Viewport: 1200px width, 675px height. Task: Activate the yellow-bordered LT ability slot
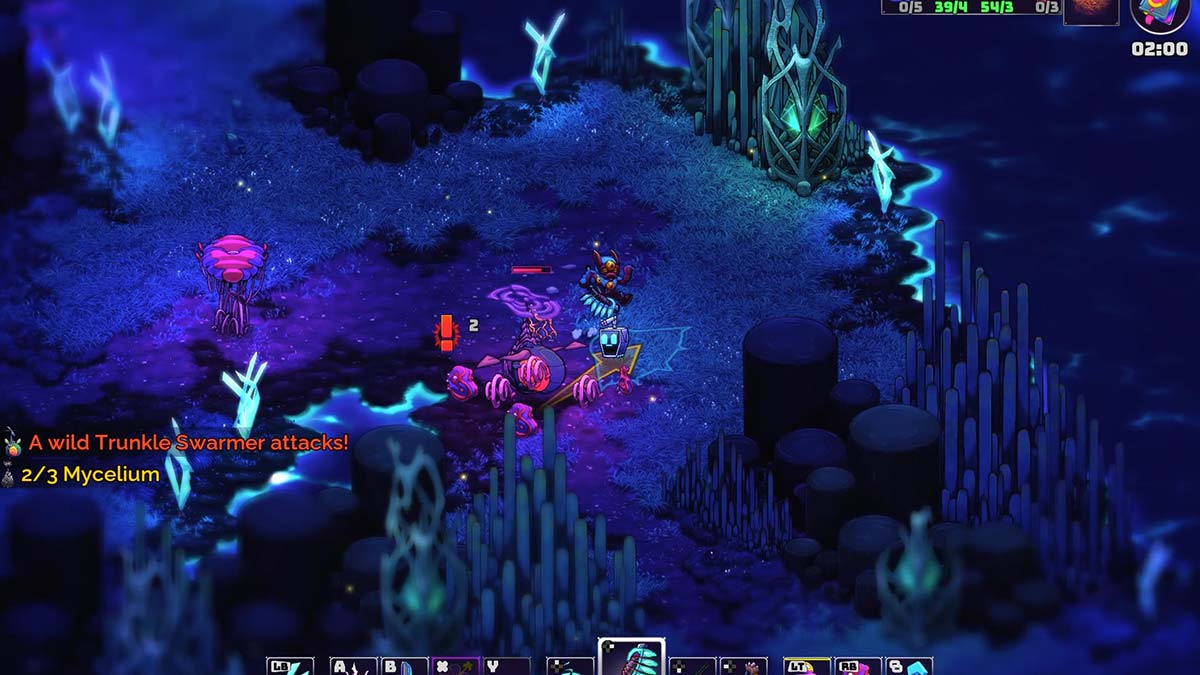(807, 666)
